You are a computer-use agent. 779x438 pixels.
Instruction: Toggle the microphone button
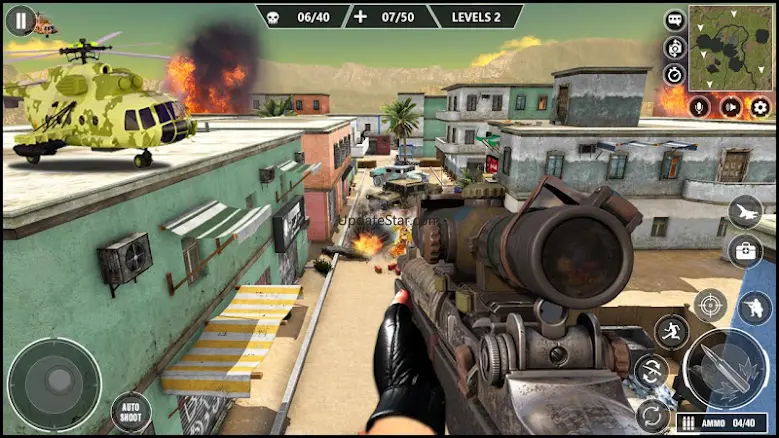pos(699,107)
